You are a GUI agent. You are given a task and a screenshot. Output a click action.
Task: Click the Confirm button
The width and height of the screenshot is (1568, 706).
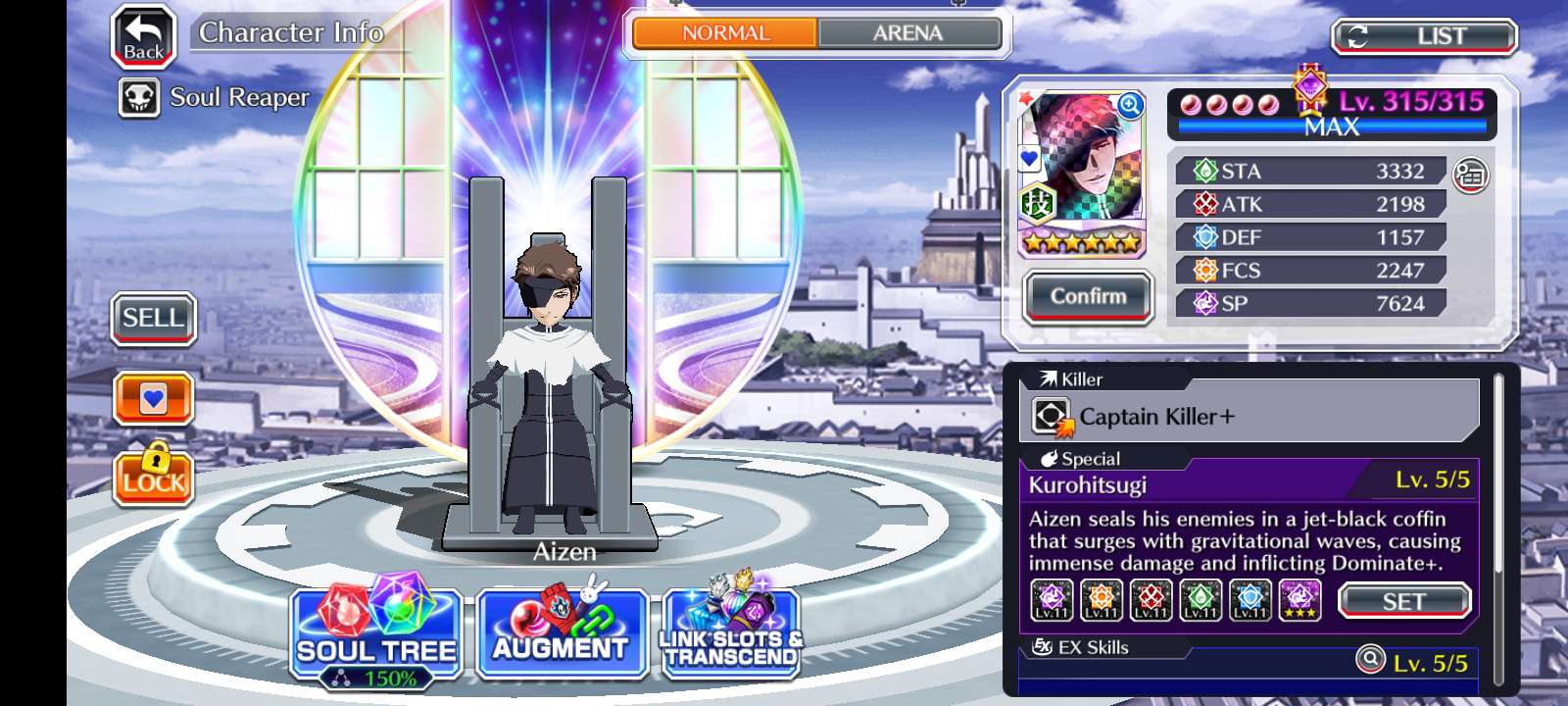coord(1088,296)
